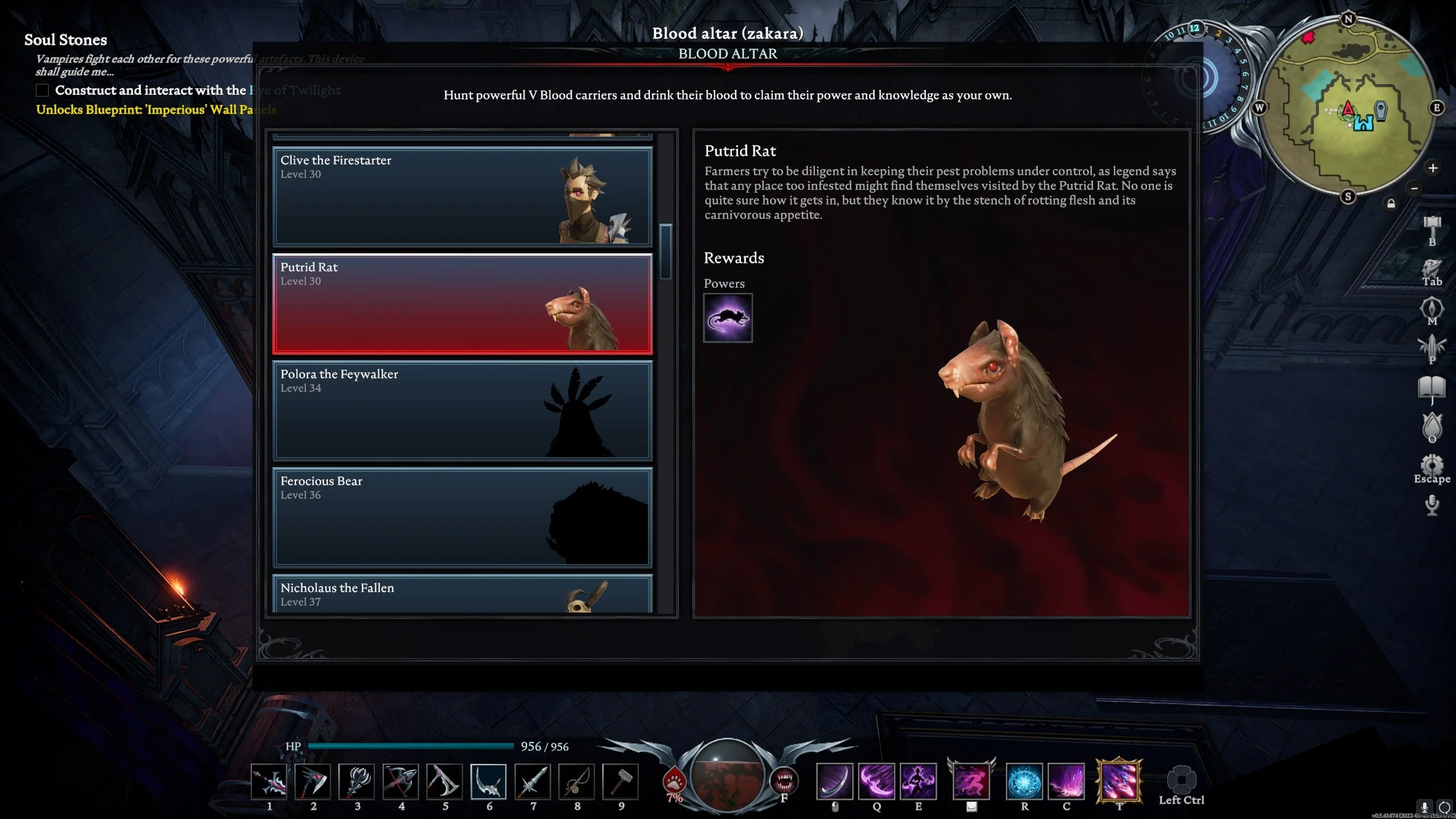The image size is (1456, 819).
Task: Click the Putrid Rat power reward icon
Action: point(727,318)
